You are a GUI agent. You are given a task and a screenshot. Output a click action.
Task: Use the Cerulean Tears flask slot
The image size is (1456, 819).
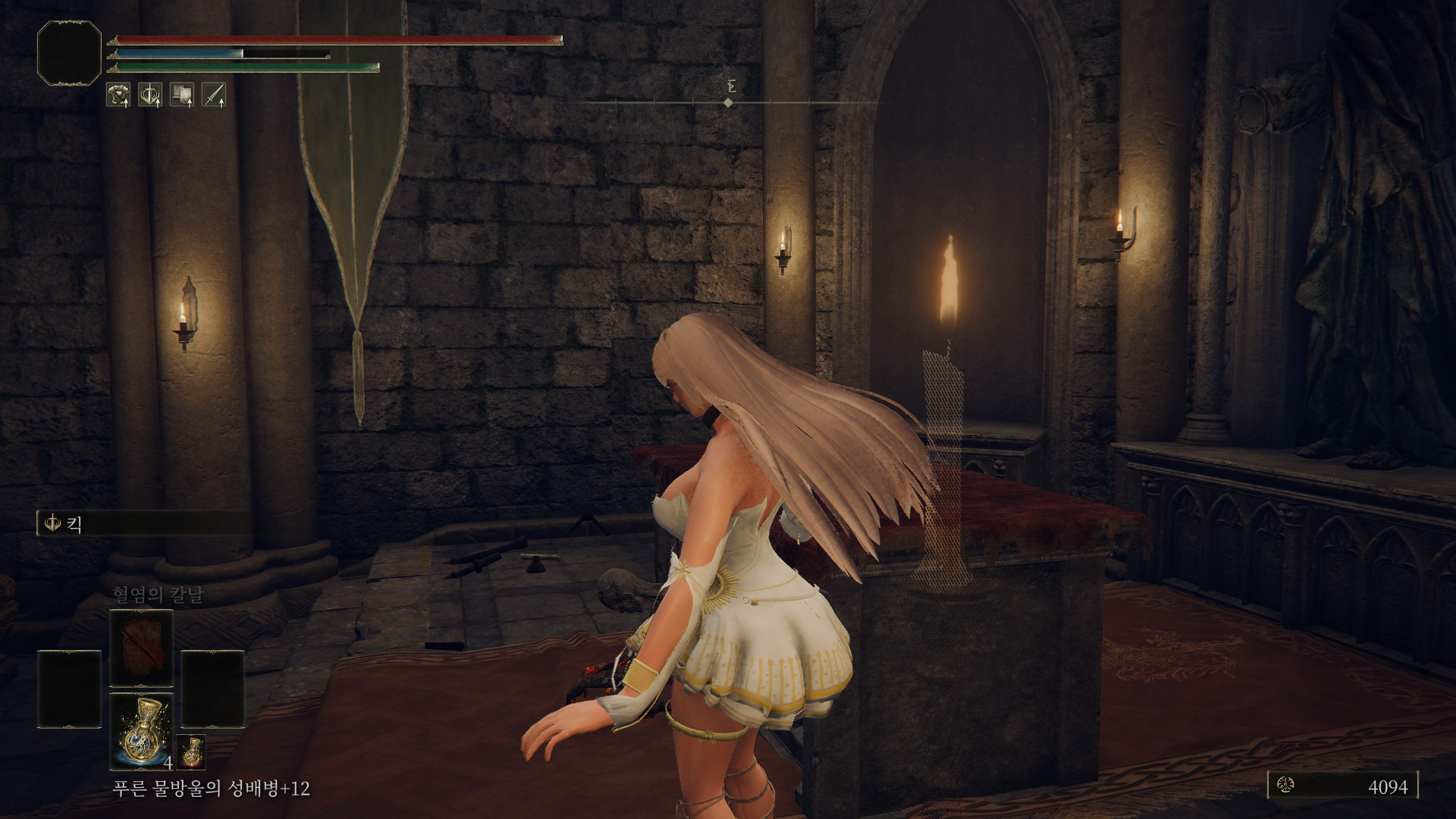tap(142, 730)
